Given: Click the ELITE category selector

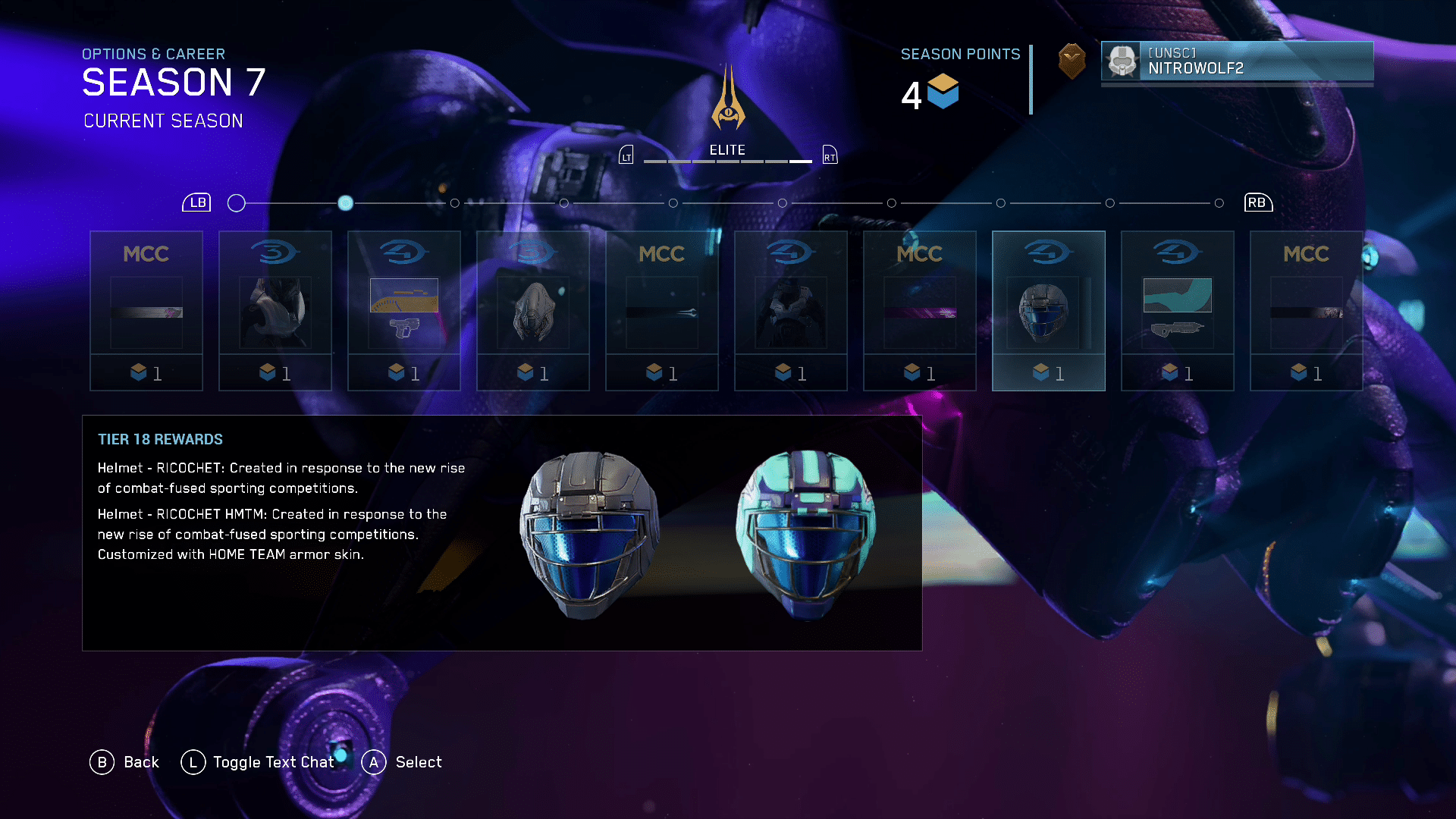Looking at the screenshot, I should coord(727,150).
